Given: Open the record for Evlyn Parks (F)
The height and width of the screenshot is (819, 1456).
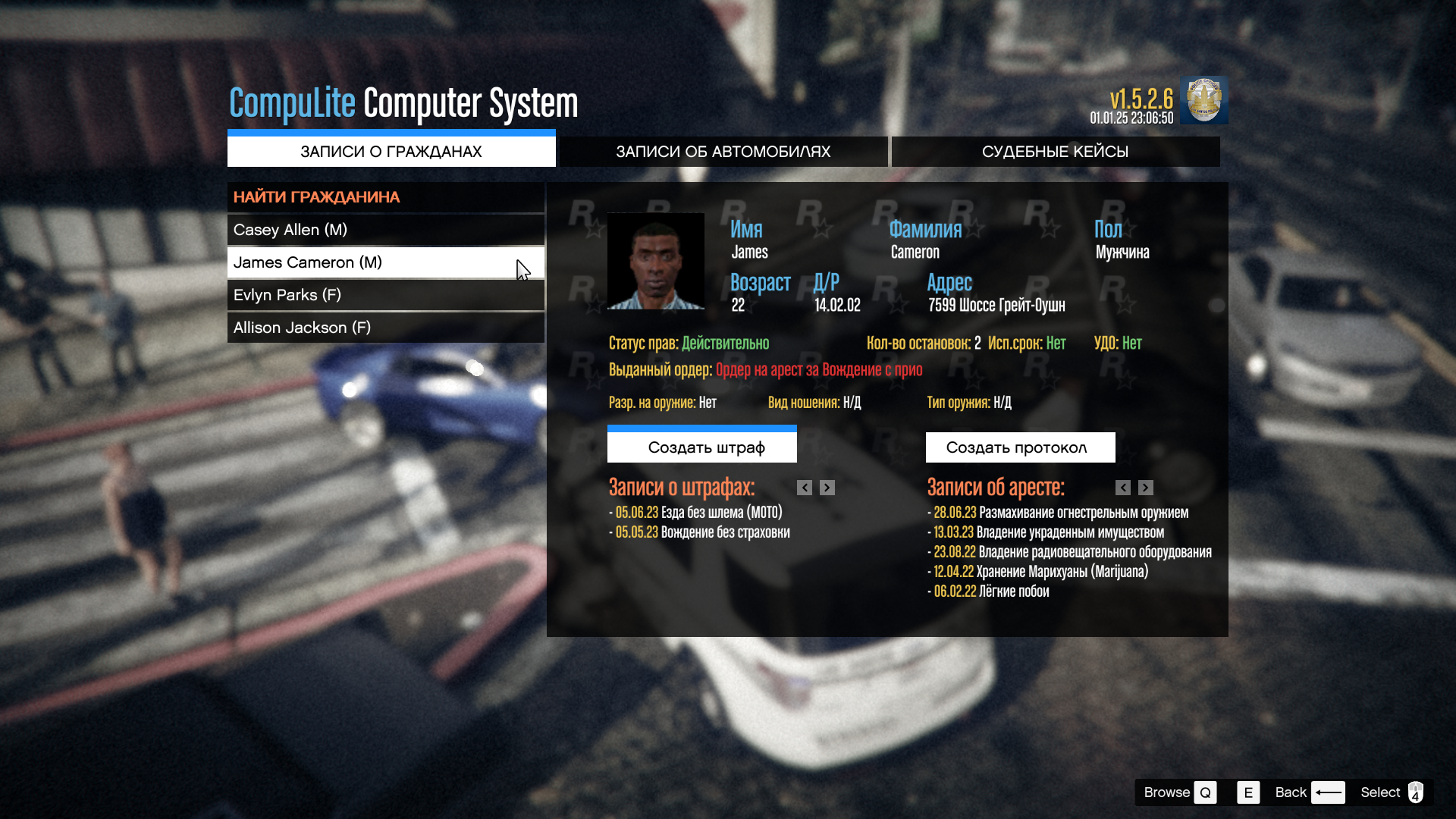Looking at the screenshot, I should click(x=385, y=295).
